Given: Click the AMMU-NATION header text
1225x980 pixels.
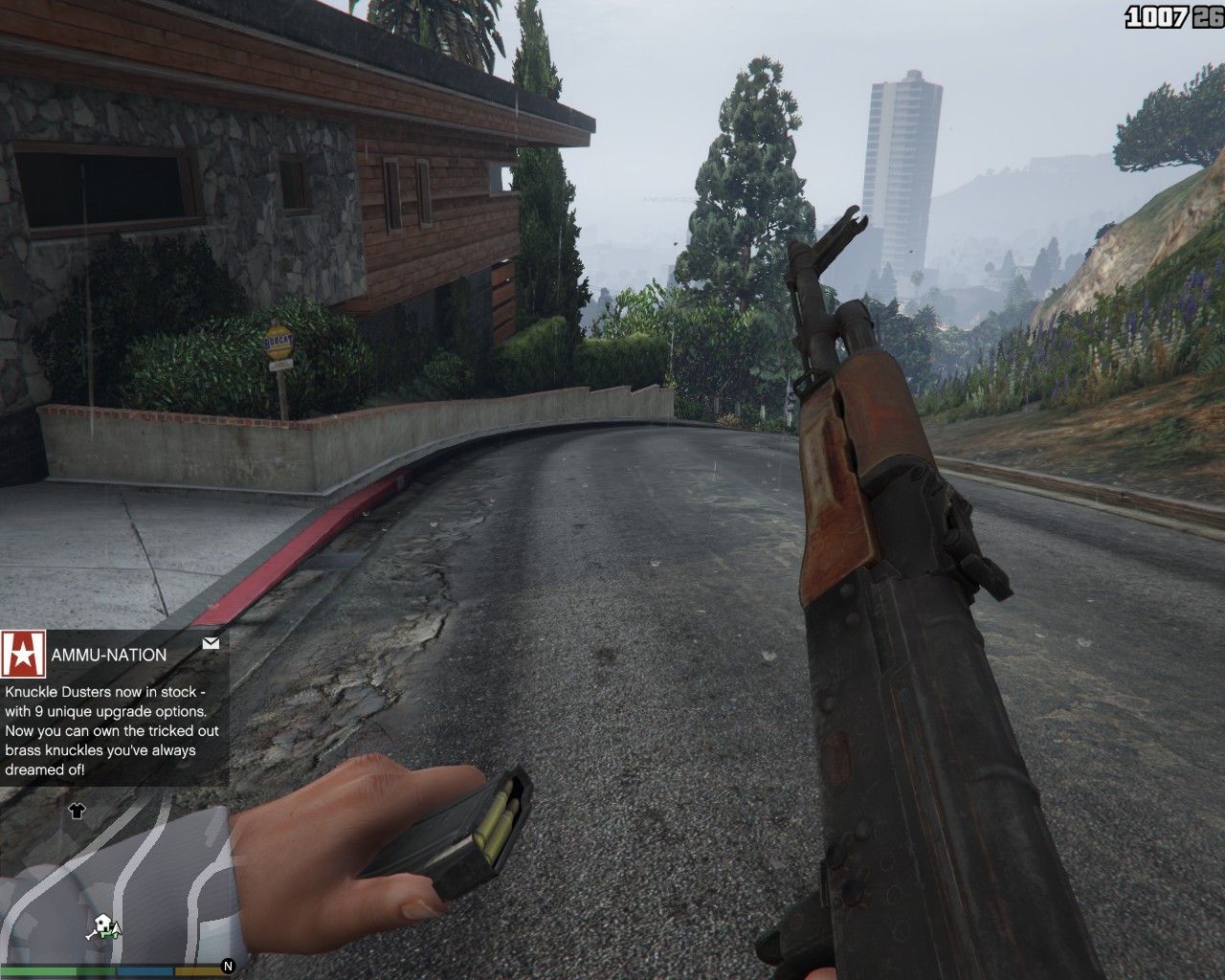Looking at the screenshot, I should (x=109, y=655).
